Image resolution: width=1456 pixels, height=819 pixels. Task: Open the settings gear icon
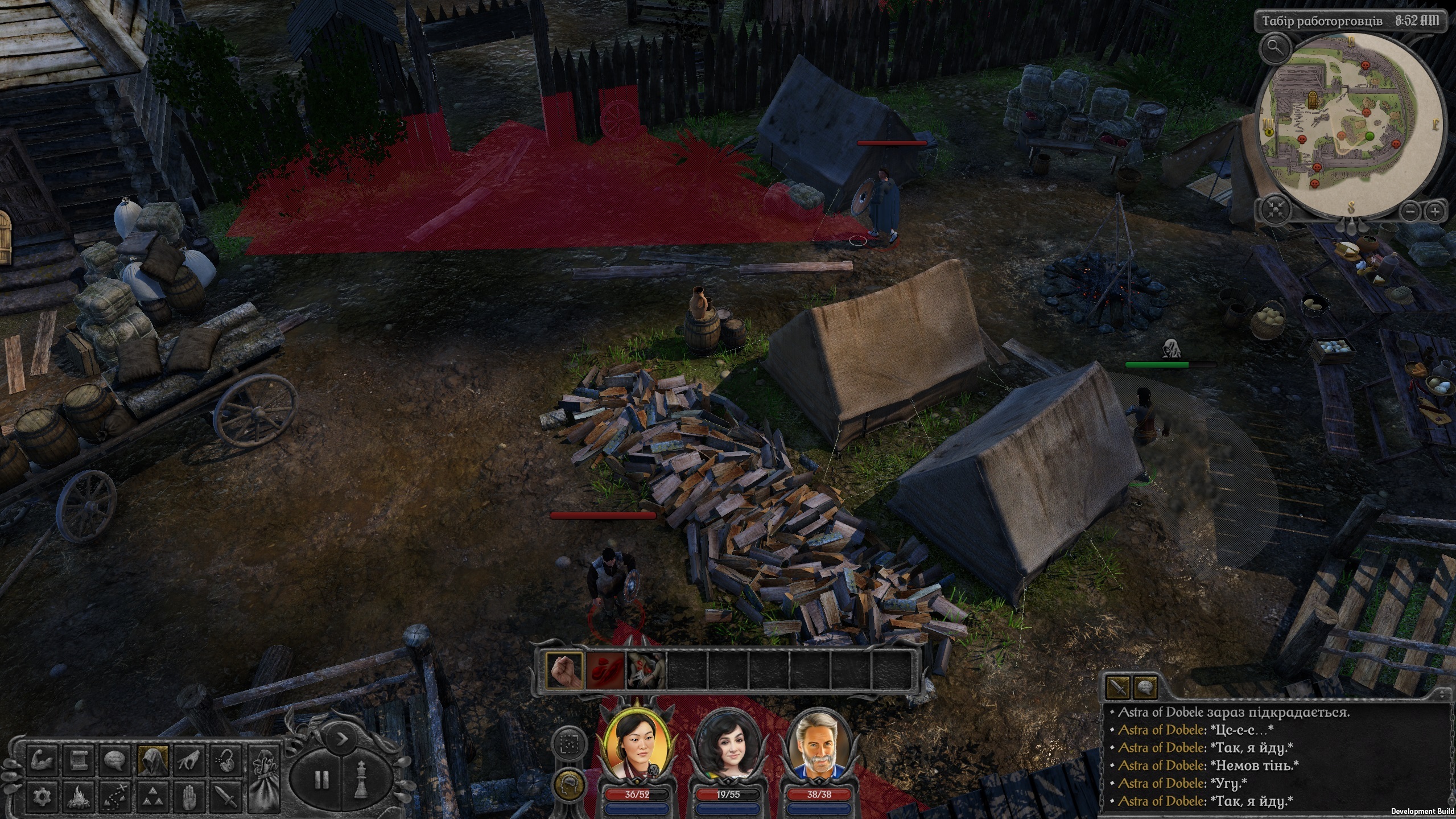coord(42,798)
